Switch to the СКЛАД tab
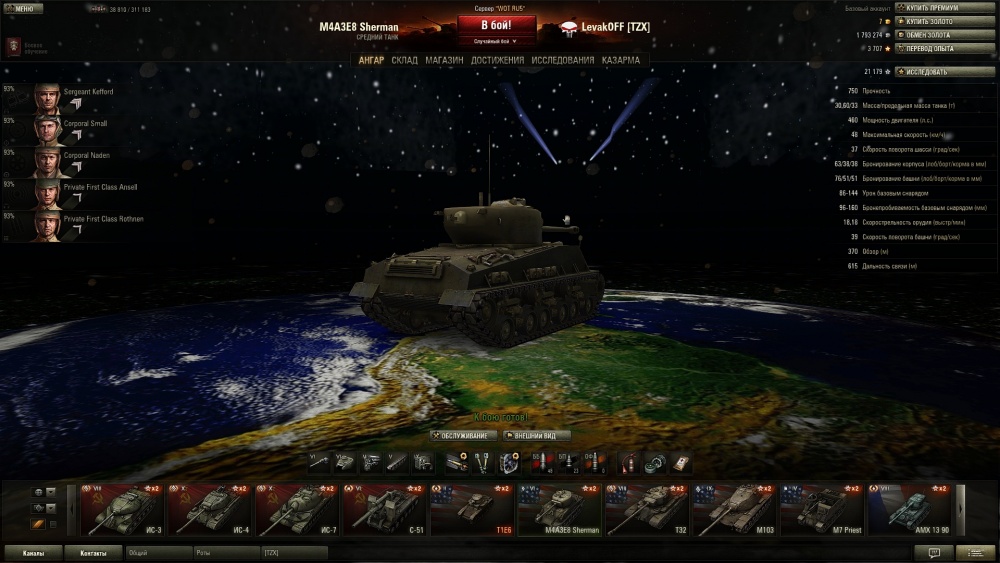This screenshot has width=1000, height=563. tap(404, 60)
